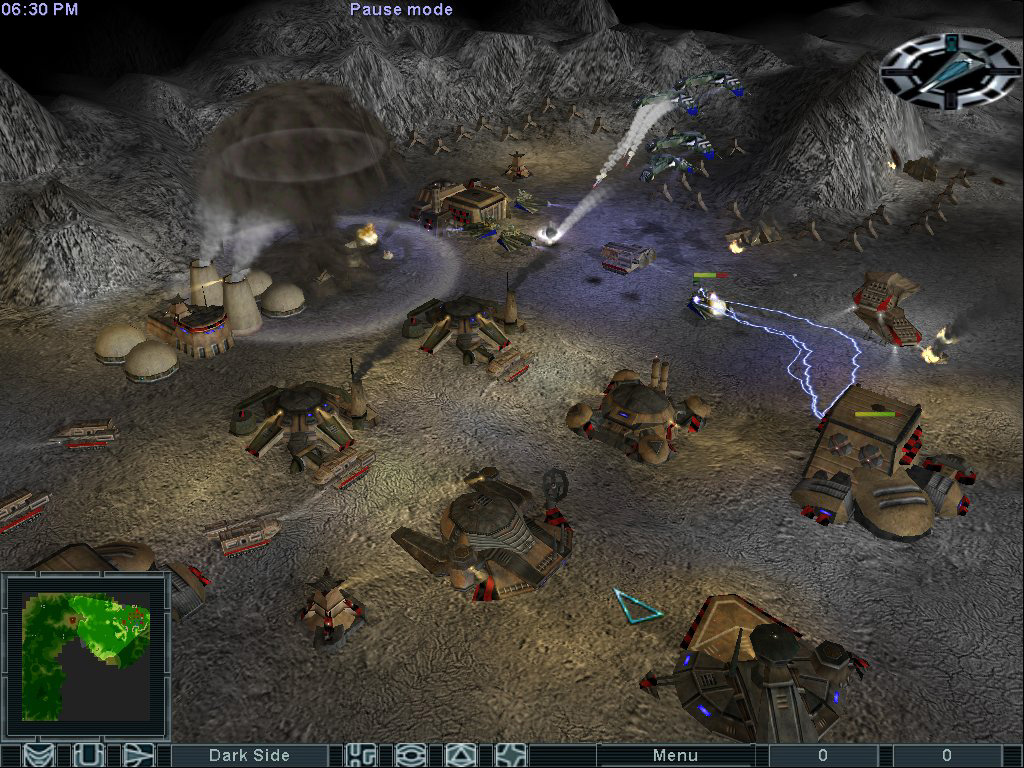Image resolution: width=1024 pixels, height=768 pixels.
Task: Select the arrowhead aircraft icon in bottom bar
Action: pos(138,756)
